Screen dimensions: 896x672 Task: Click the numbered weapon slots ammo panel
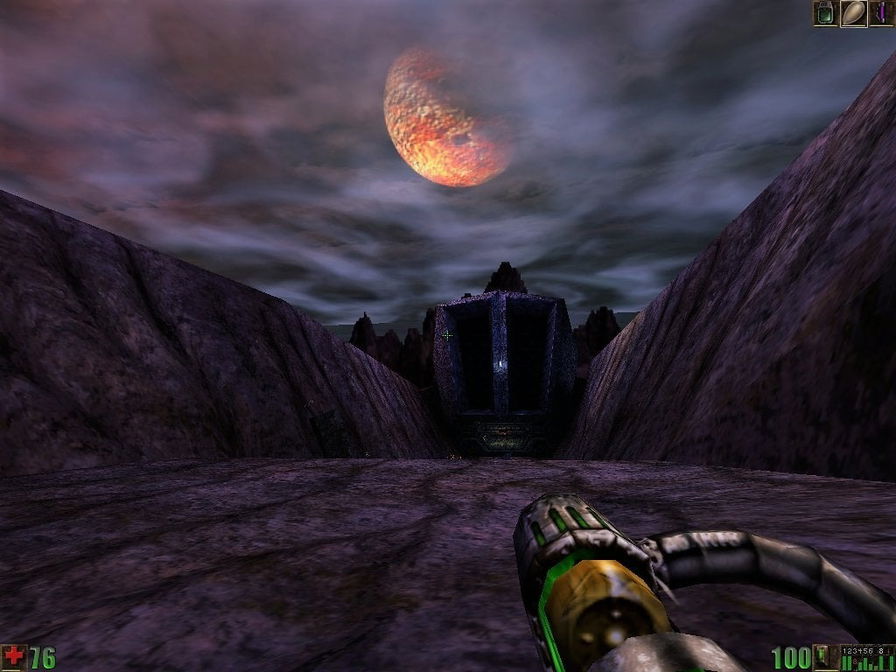[x=865, y=657]
